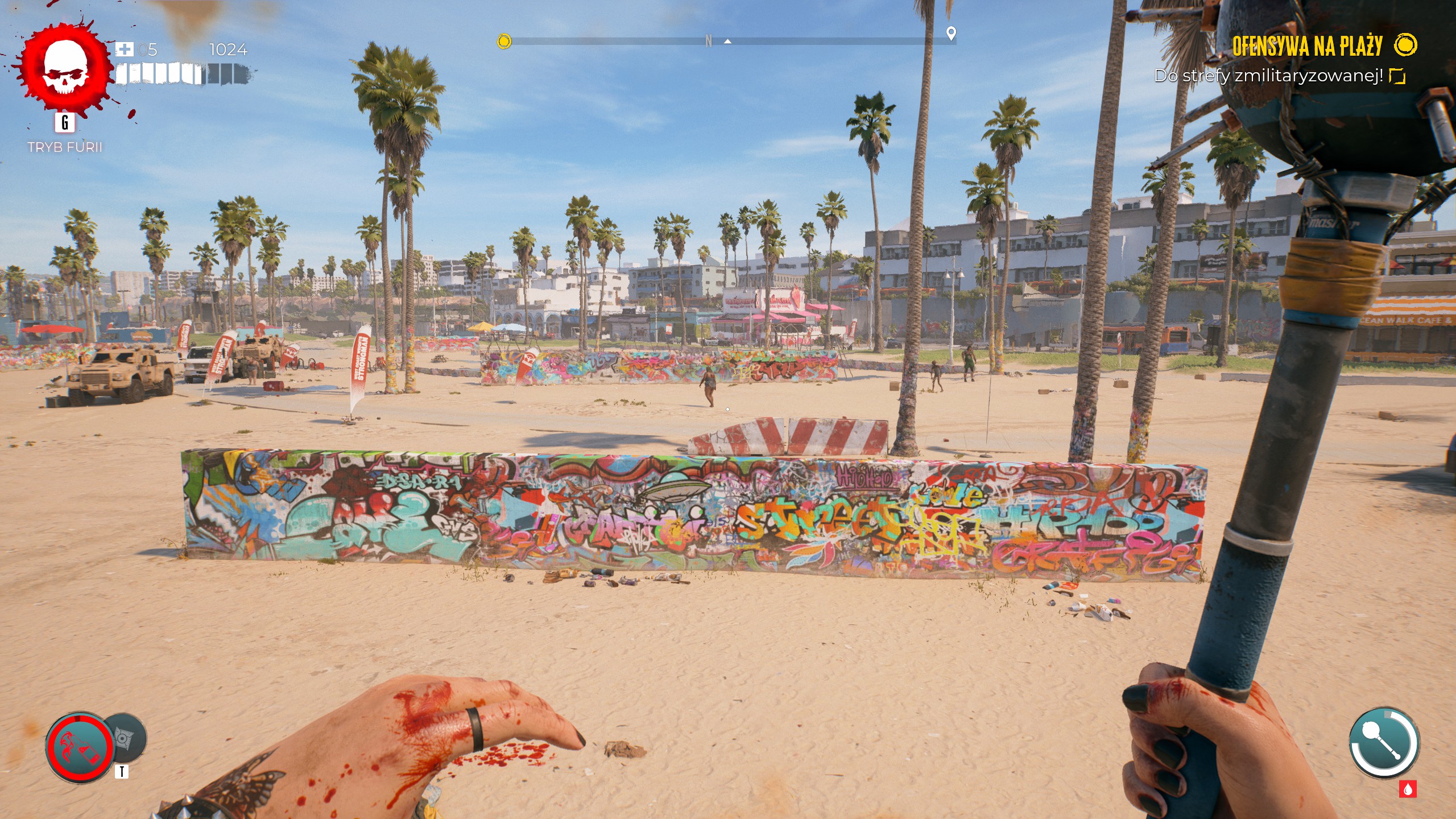The image size is (1456, 819).
Task: Select the equipped mace weapon icon
Action: click(1384, 743)
